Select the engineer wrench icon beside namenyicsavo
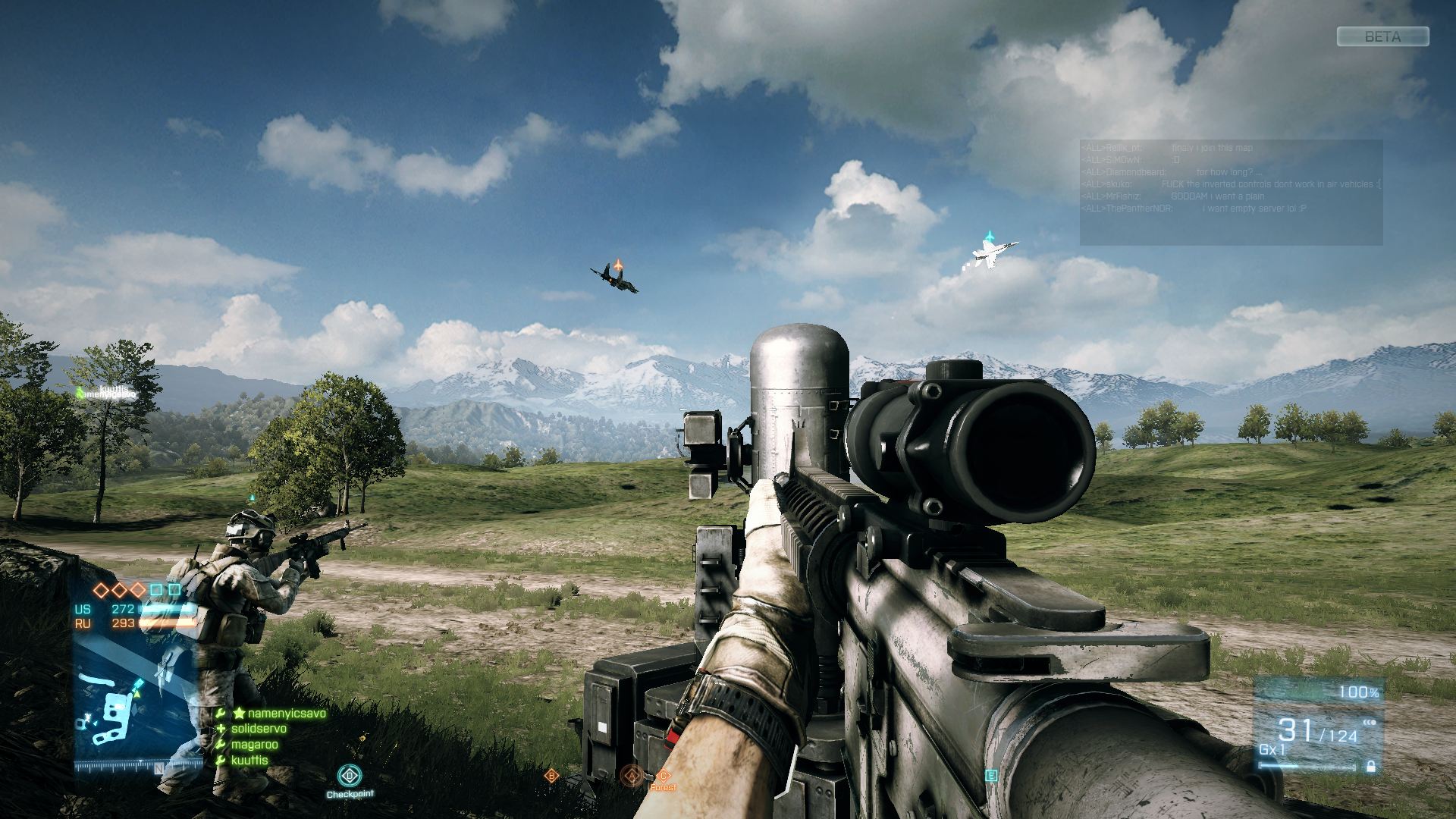The width and height of the screenshot is (1456, 819). pyautogui.click(x=220, y=713)
